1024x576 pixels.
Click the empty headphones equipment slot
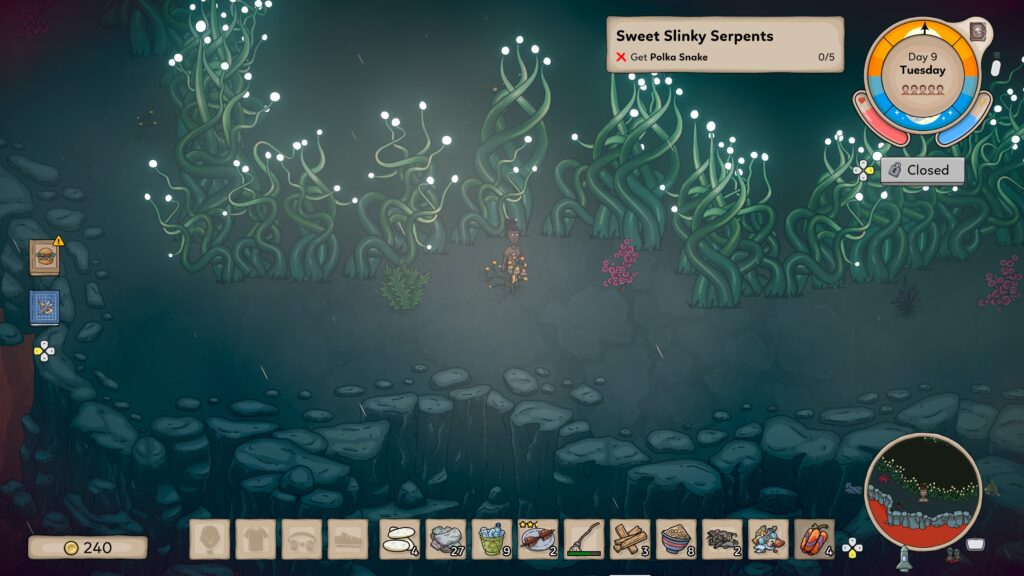click(x=301, y=539)
